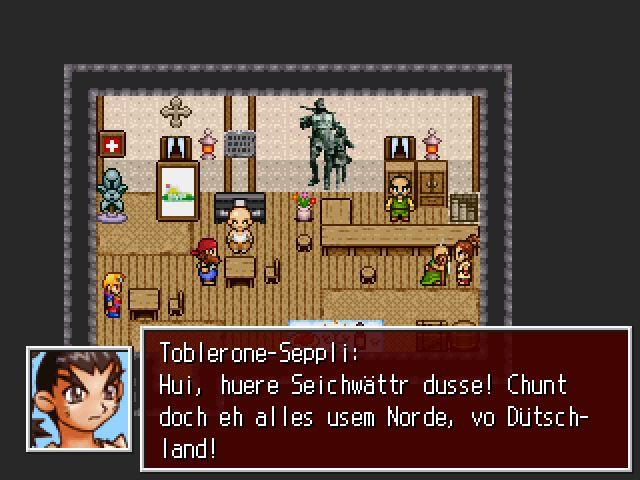Click the speaker's face portrait
The width and height of the screenshot is (640, 480).
pyautogui.click(x=79, y=397)
